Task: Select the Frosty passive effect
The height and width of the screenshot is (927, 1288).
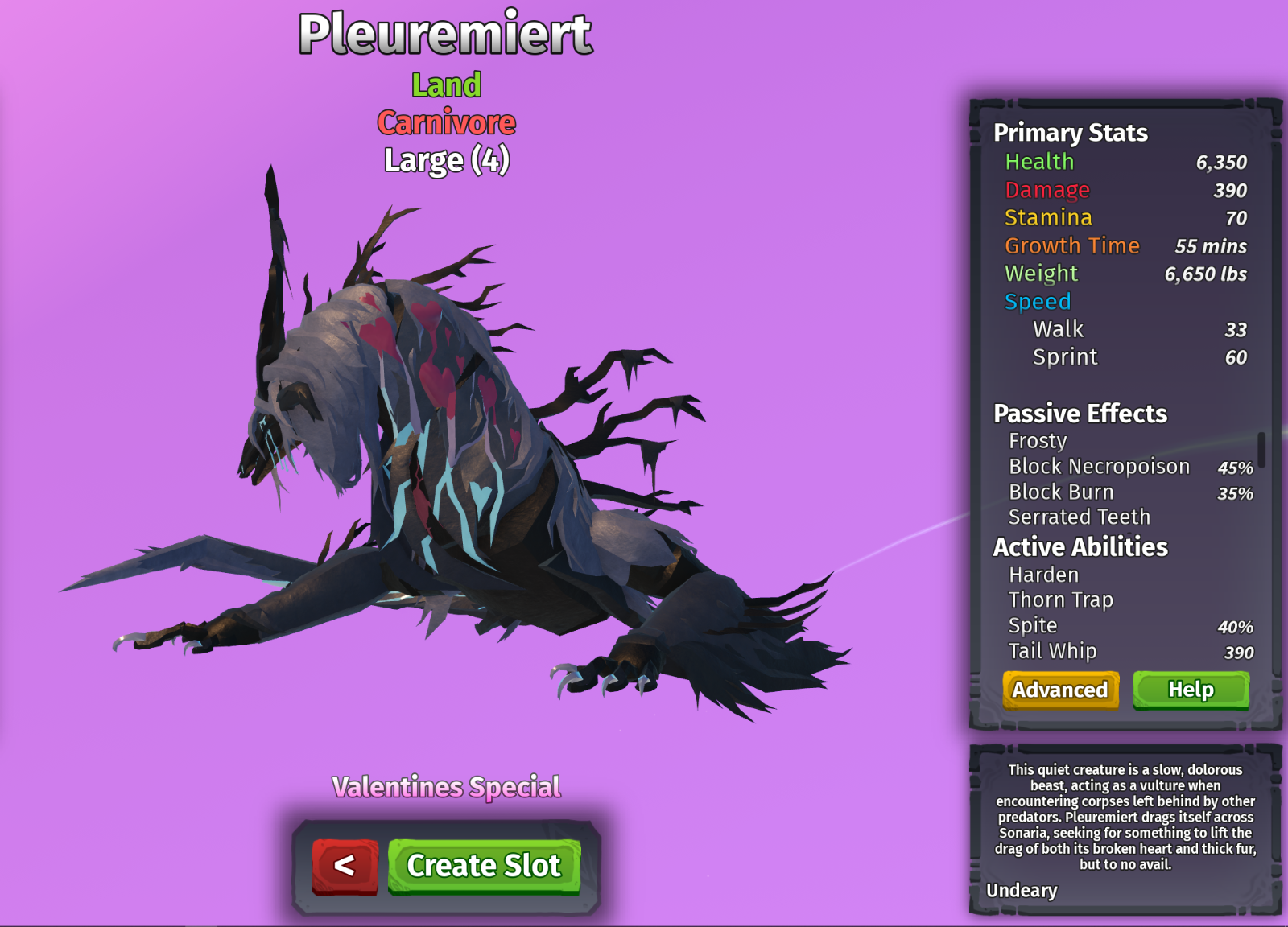Action: click(1038, 441)
